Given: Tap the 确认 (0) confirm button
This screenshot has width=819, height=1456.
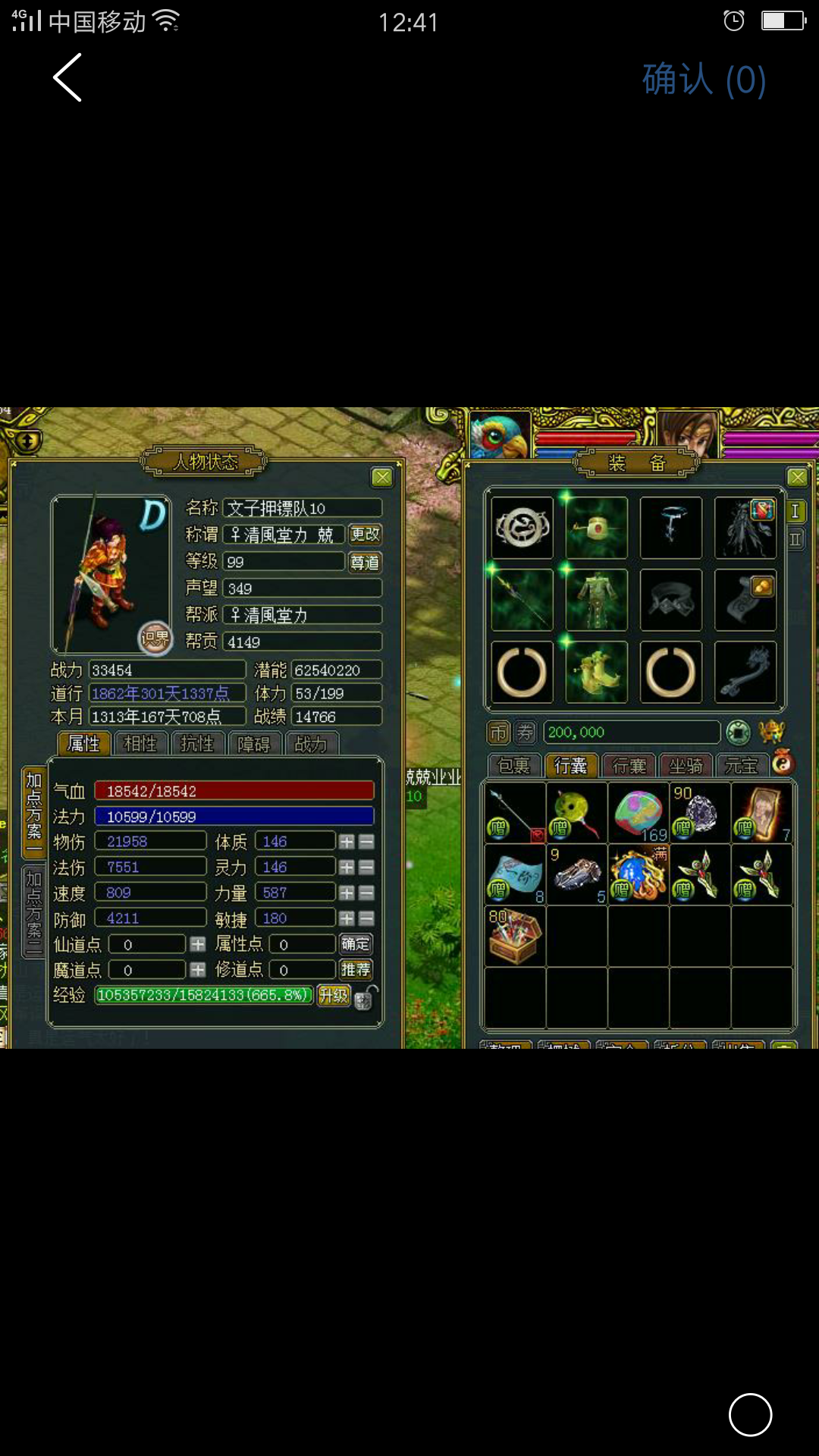Looking at the screenshot, I should (704, 80).
